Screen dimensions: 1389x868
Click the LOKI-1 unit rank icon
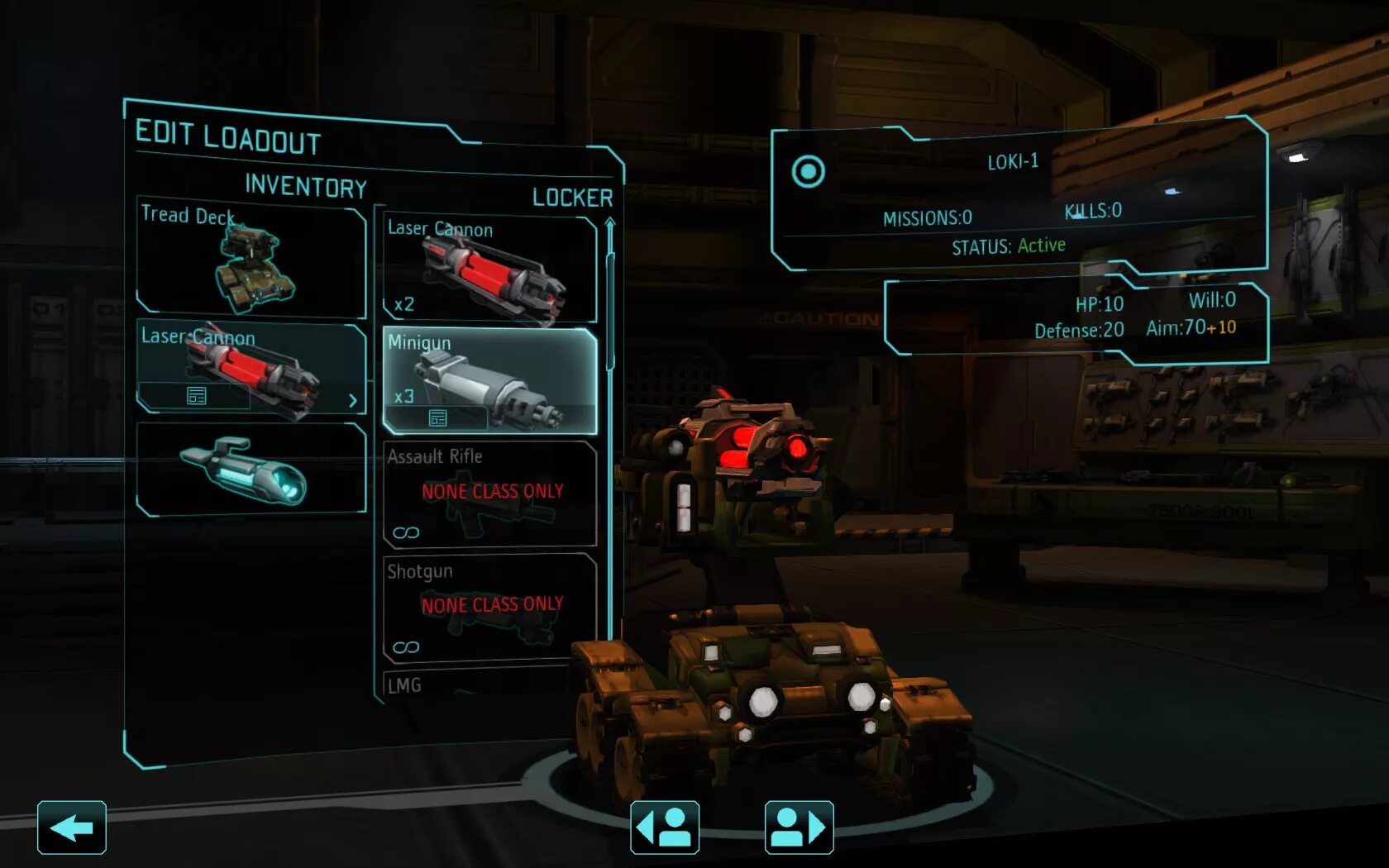tap(808, 172)
